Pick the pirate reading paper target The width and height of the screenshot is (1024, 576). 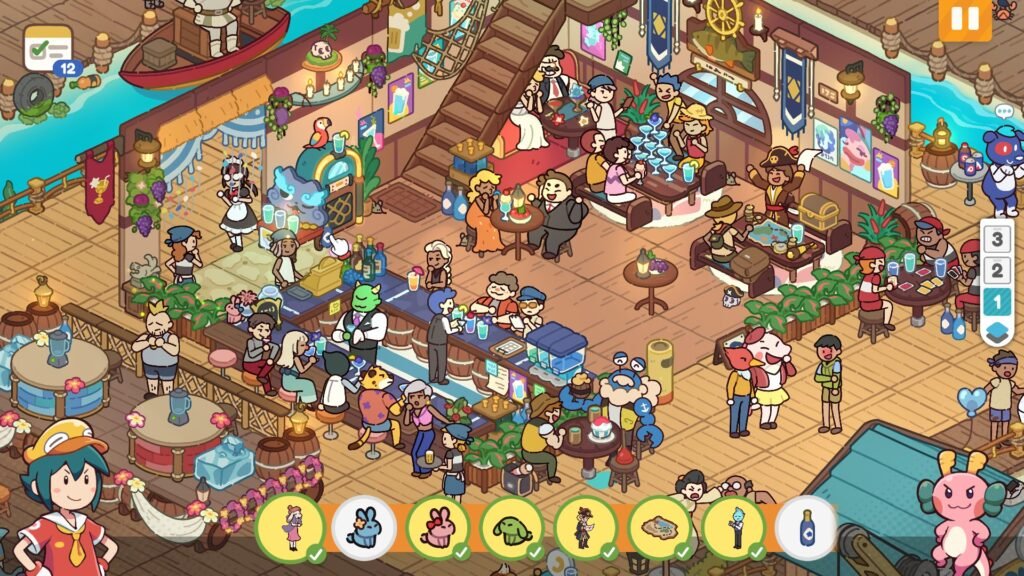click(x=586, y=527)
